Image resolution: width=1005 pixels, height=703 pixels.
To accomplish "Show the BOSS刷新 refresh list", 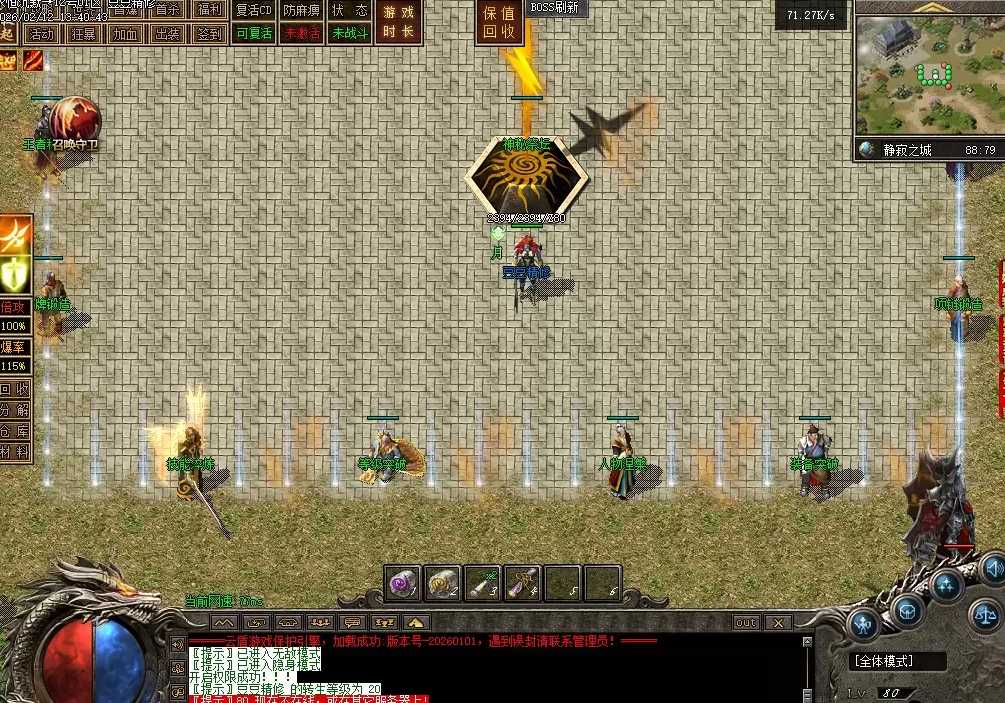I will (x=555, y=8).
